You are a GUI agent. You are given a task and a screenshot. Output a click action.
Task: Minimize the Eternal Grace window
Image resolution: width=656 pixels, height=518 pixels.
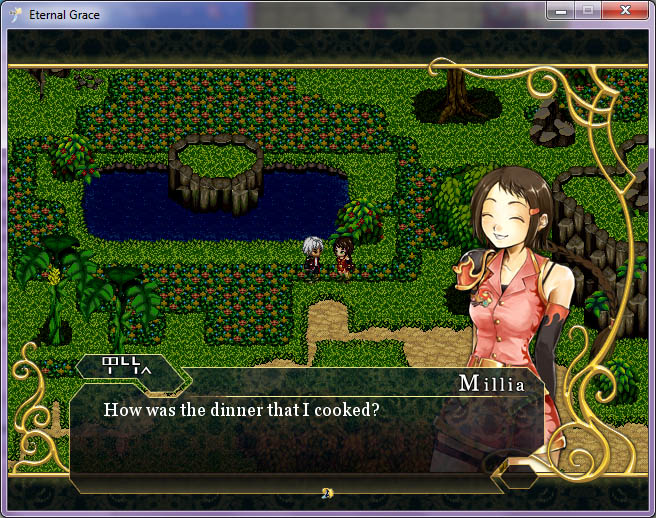pos(561,11)
